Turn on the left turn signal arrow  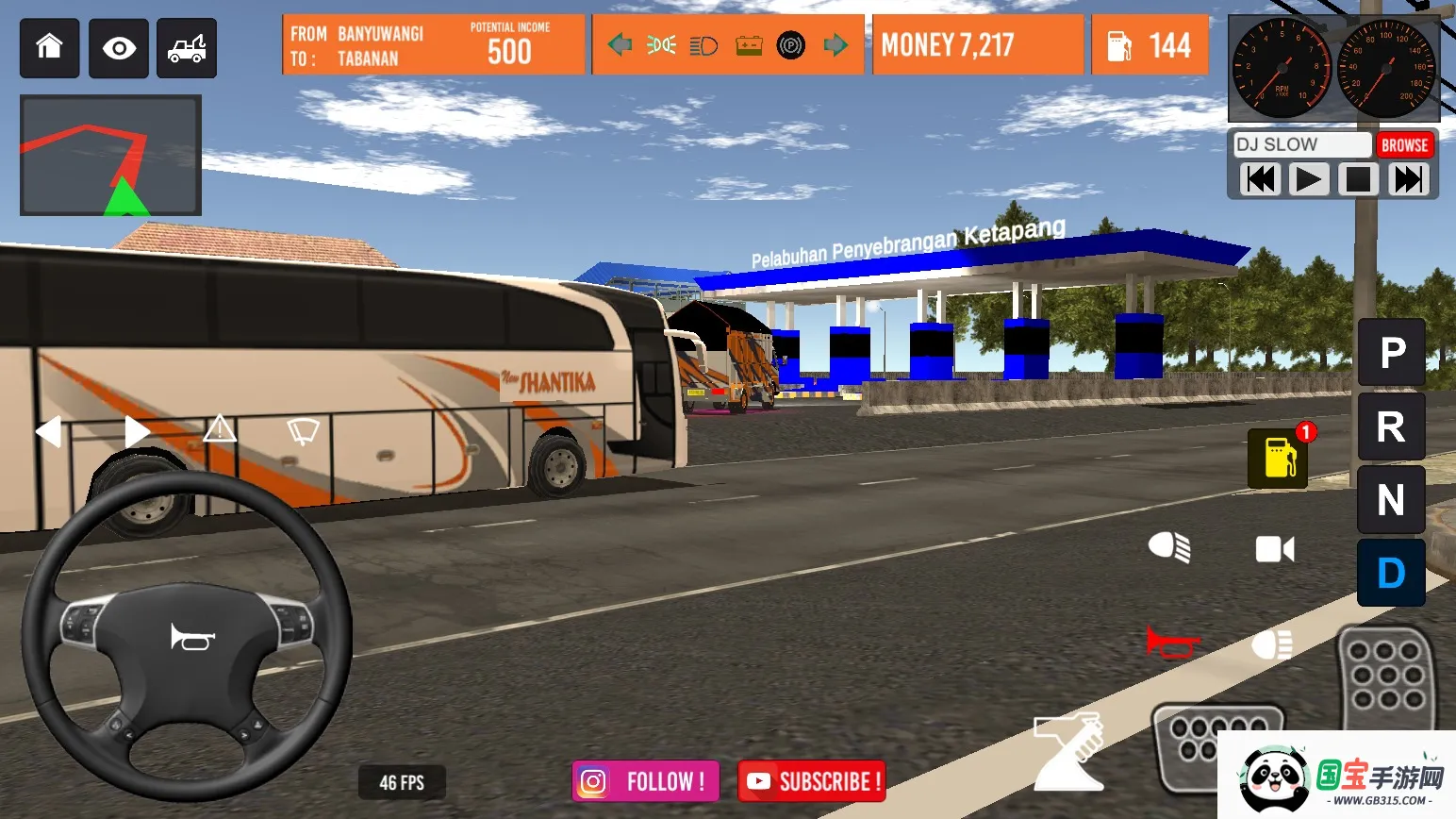coord(49,431)
